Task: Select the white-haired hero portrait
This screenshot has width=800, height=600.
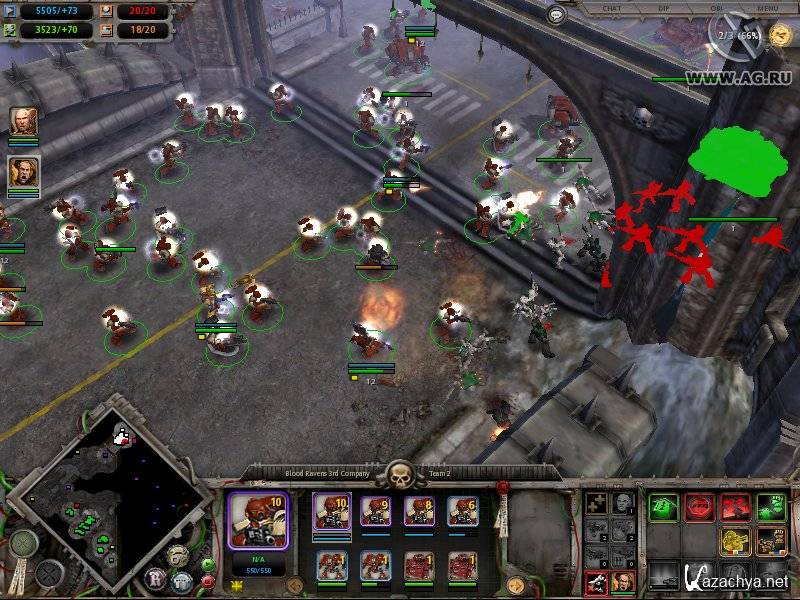Action: pyautogui.click(x=23, y=122)
